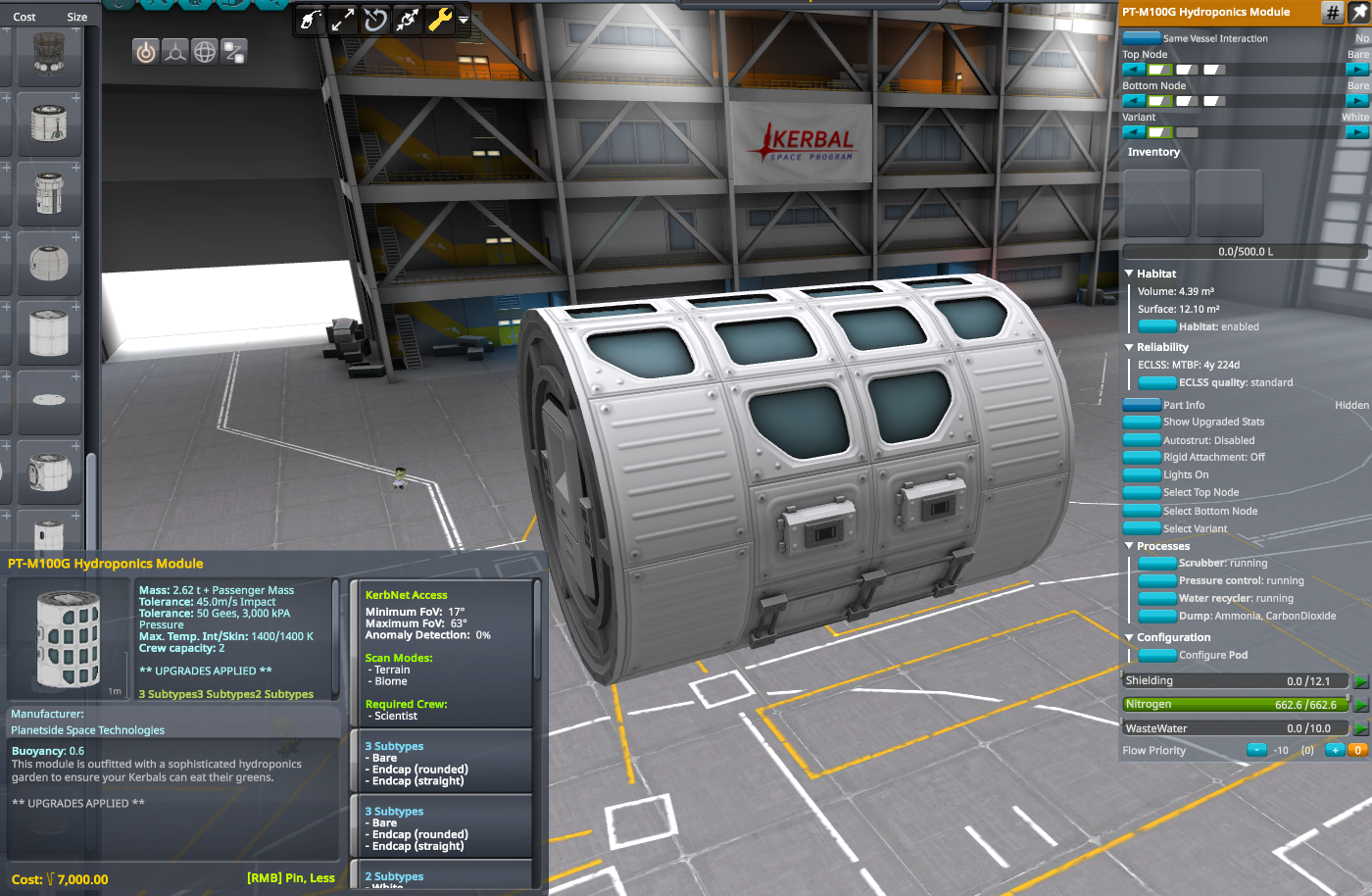Collapse the Habitat section
The image size is (1372, 896).
pos(1129,273)
